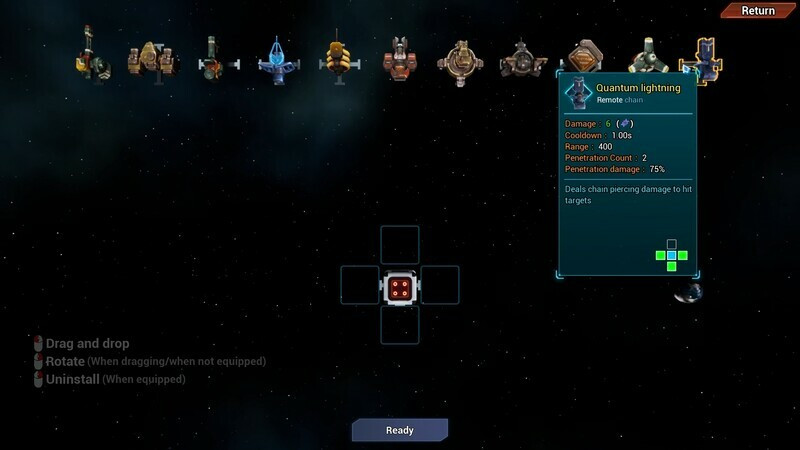Choose the yellow striped barrel weapon module
800x450 pixels.
pyautogui.click(x=336, y=58)
